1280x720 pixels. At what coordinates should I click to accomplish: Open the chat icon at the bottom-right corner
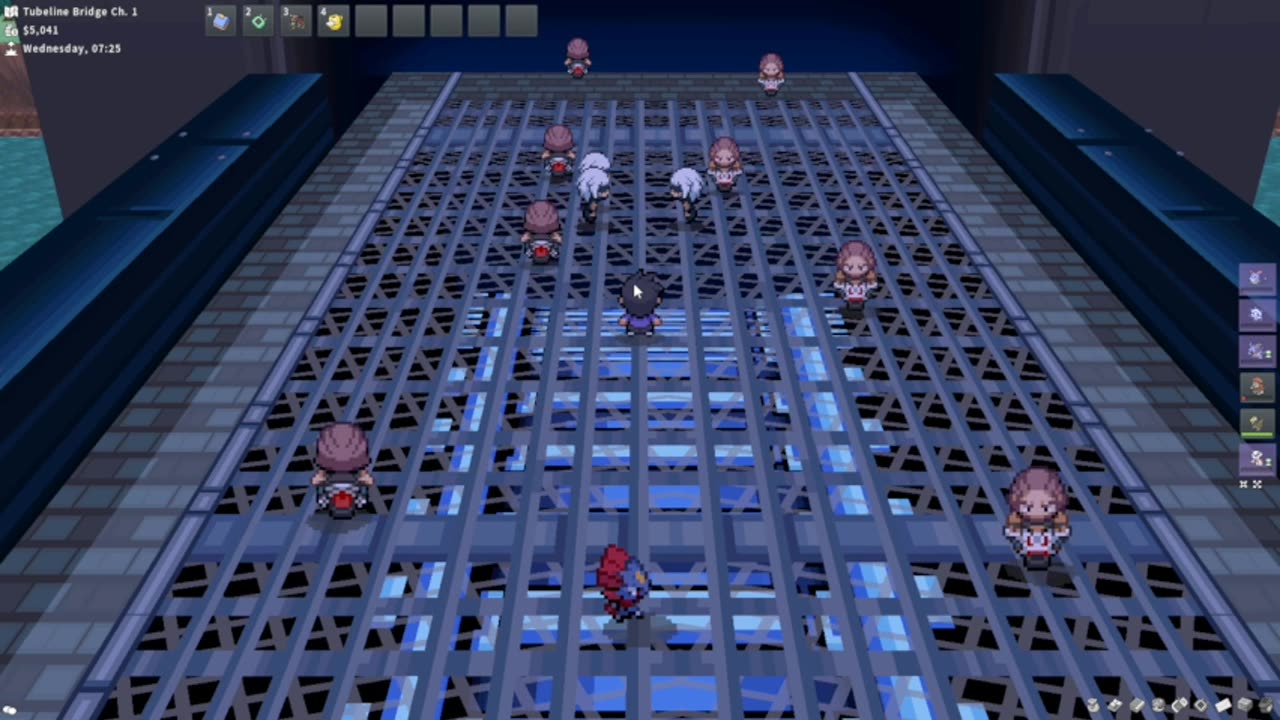tap(1265, 706)
